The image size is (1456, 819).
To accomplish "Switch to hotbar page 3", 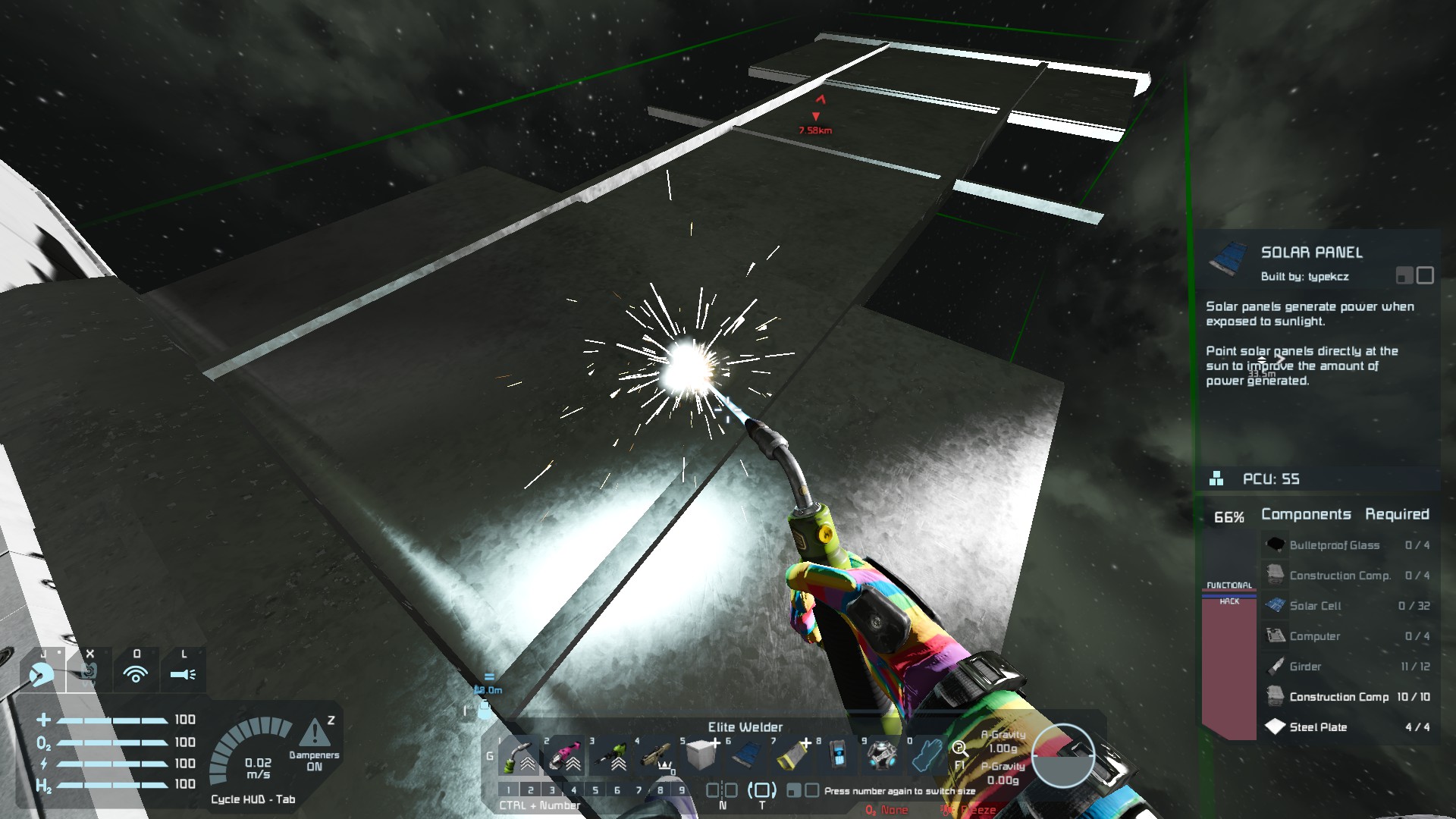I will (x=552, y=790).
